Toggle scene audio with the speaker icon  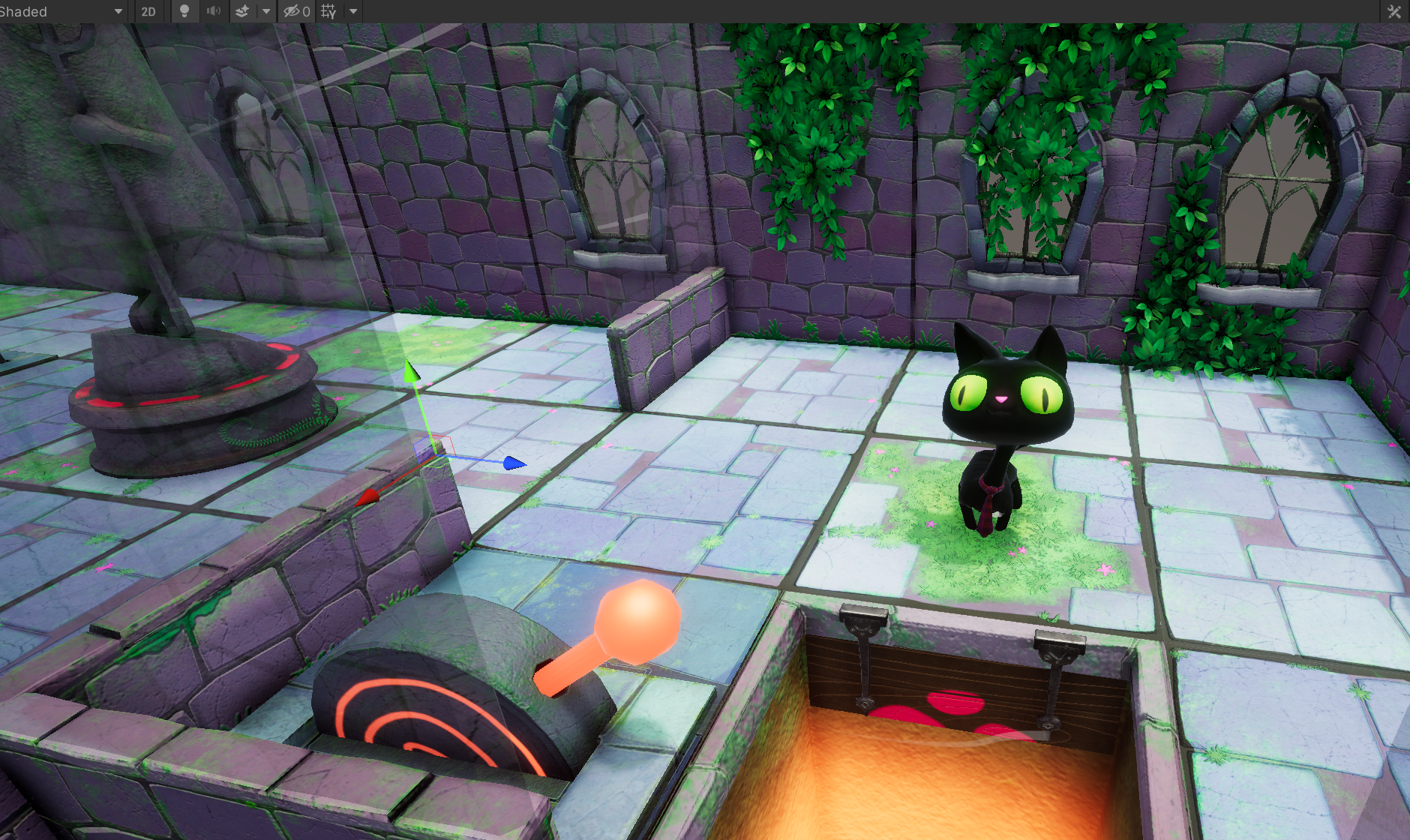point(214,11)
